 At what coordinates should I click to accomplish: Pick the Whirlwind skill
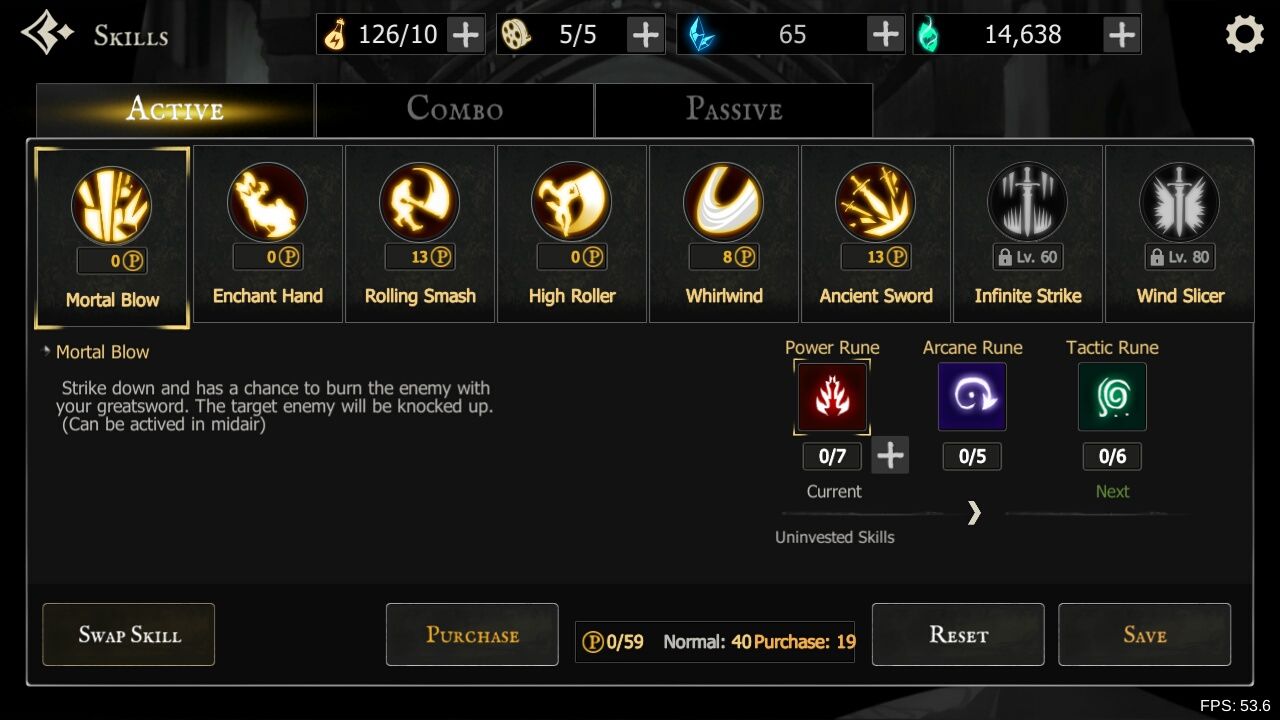724,234
